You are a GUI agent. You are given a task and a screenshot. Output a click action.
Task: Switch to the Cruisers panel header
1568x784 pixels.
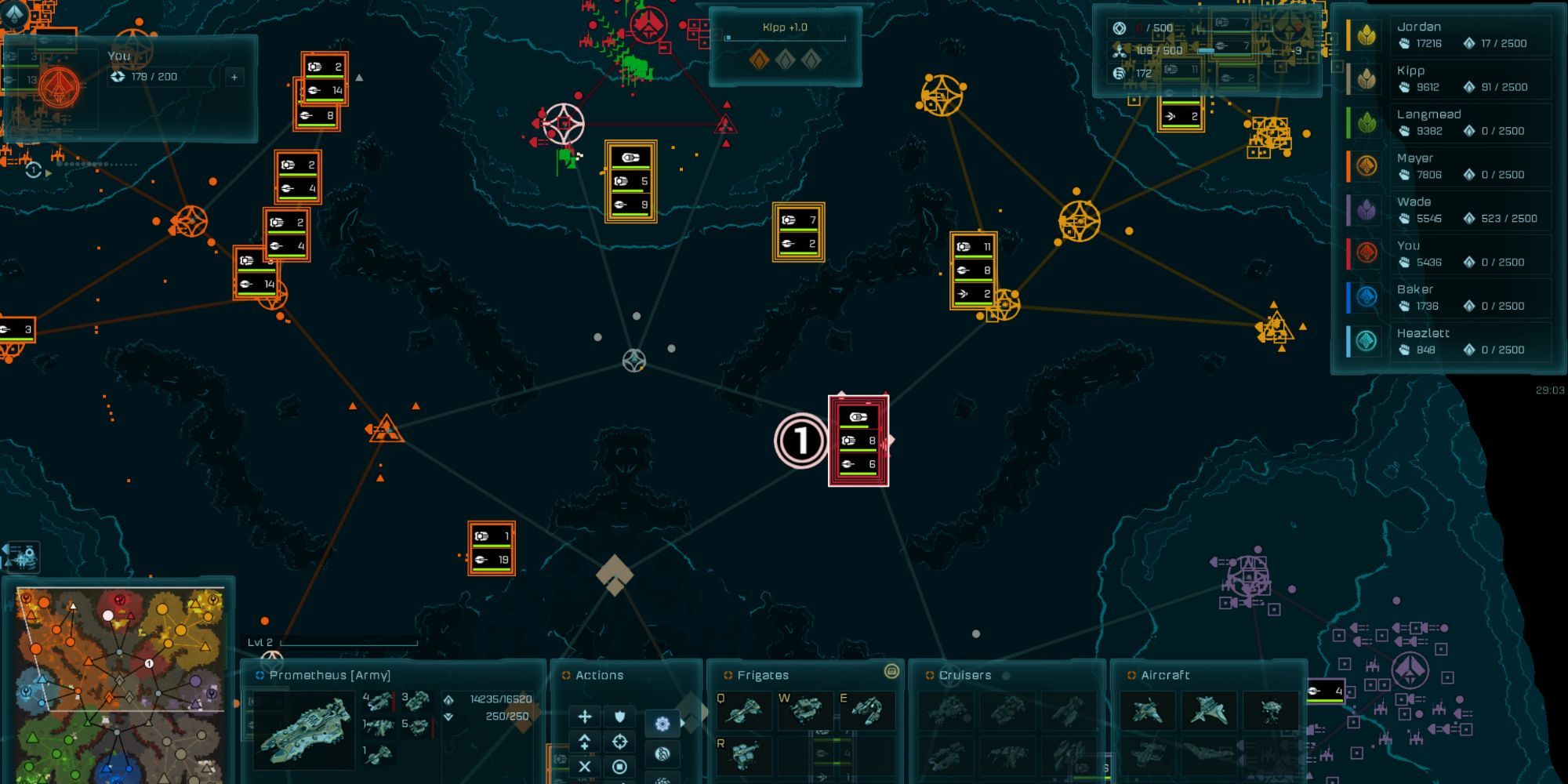pyautogui.click(x=966, y=674)
